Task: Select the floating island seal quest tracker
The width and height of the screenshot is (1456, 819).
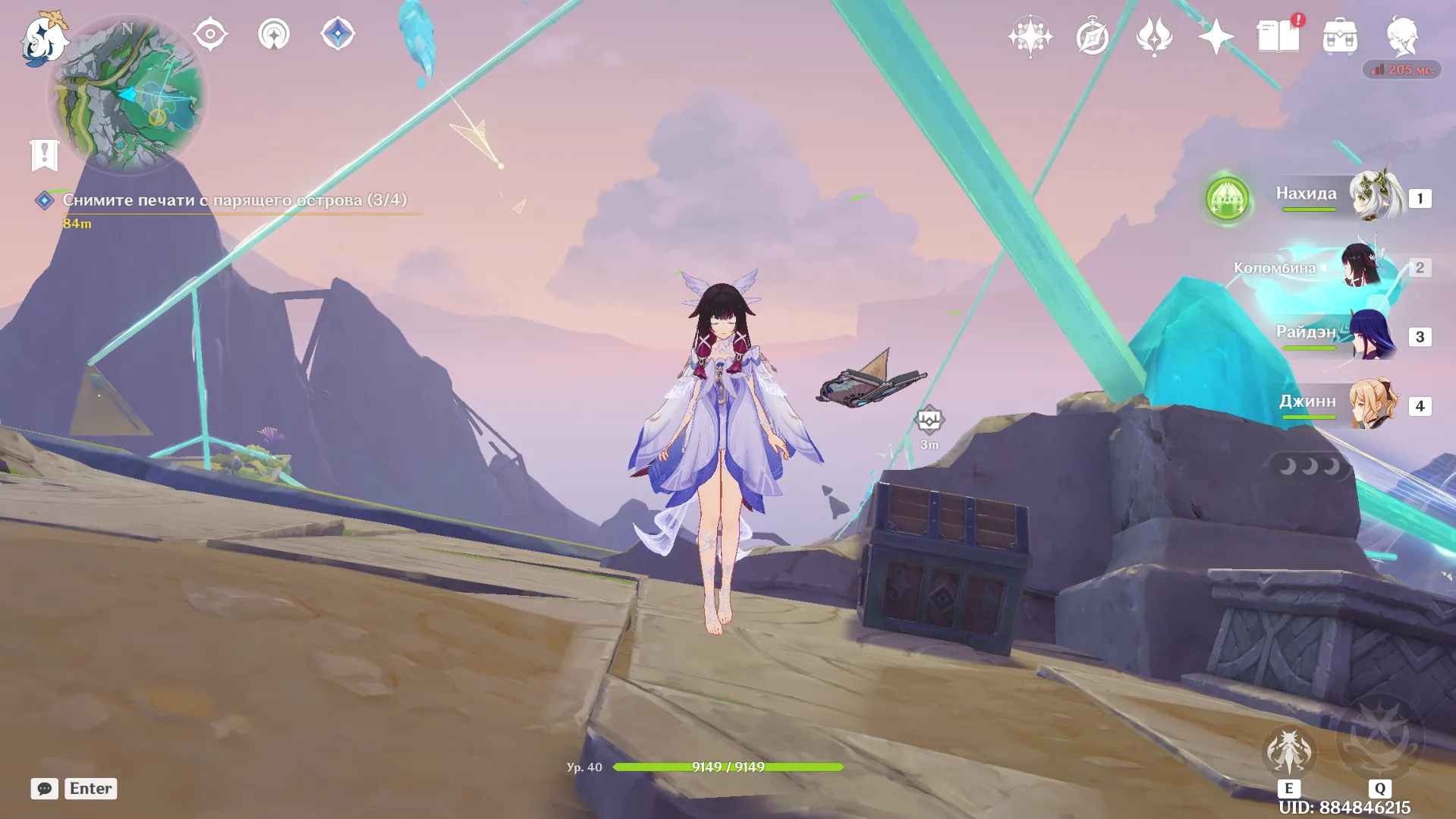Action: click(x=234, y=200)
